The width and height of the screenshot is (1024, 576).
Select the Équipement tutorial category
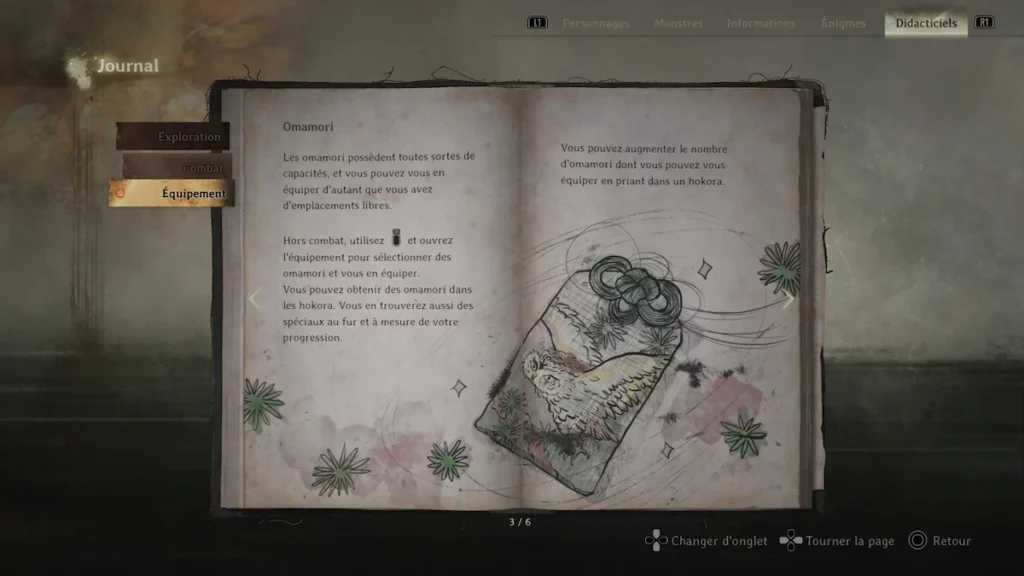click(172, 193)
